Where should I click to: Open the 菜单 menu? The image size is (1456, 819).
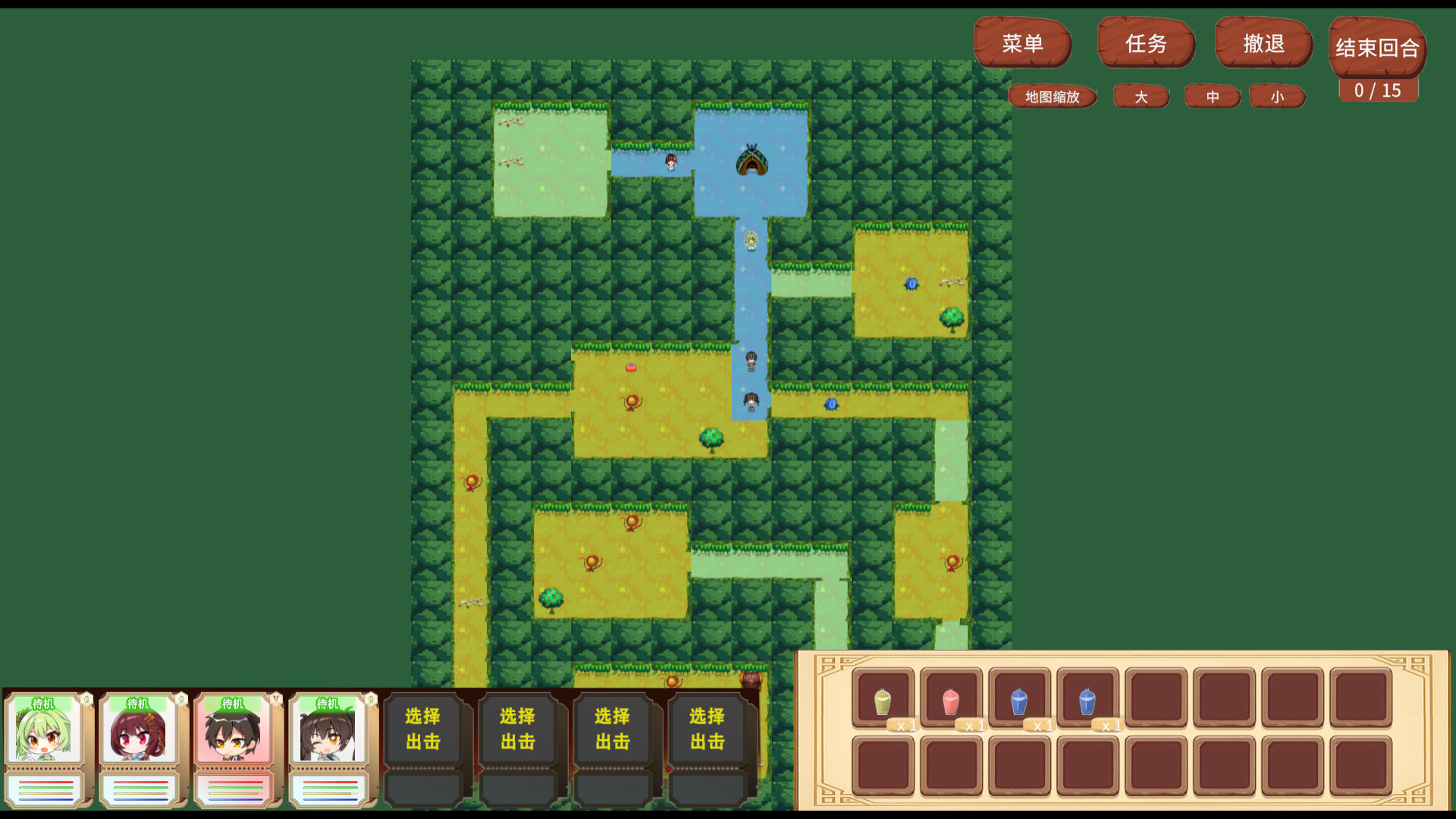tap(1023, 44)
